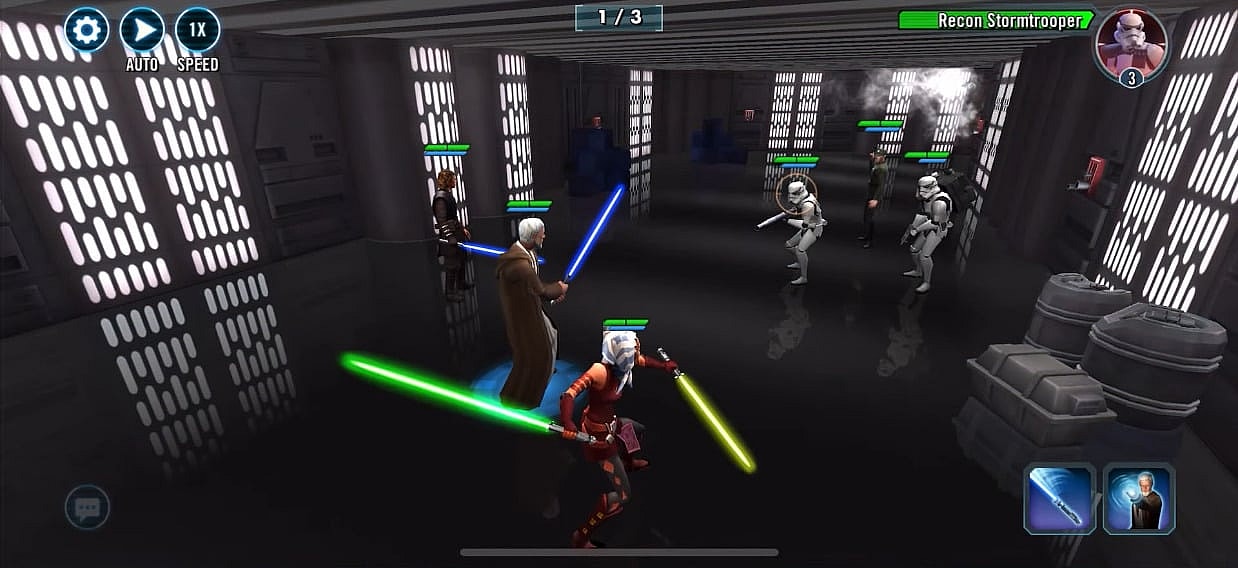Open the settings gear menu
This screenshot has height=568, width=1238.
point(87,31)
